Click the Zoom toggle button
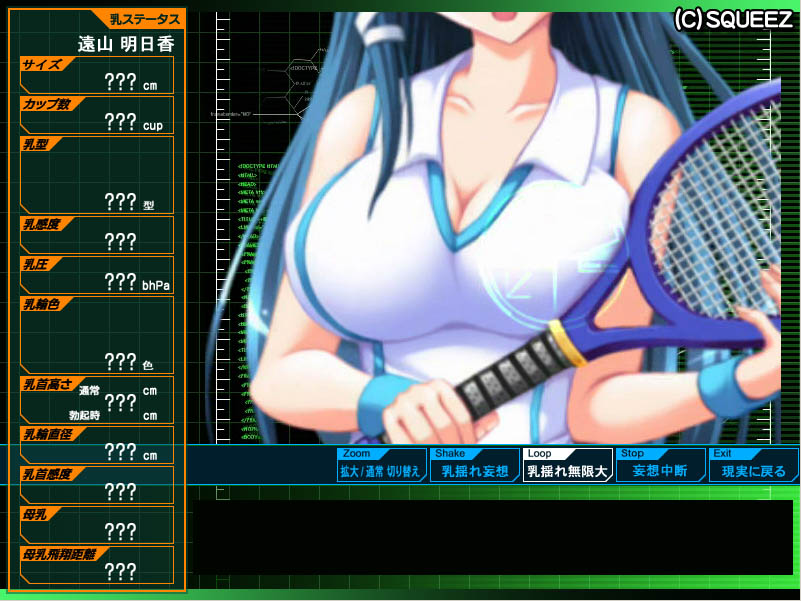Viewport: 801px width, 601px height. tap(381, 465)
